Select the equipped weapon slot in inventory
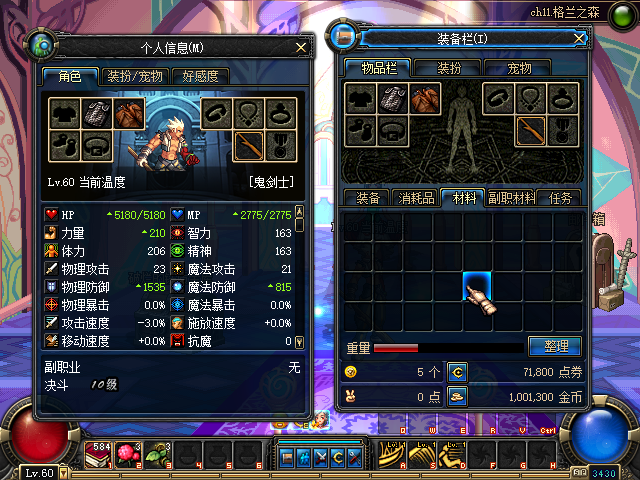This screenshot has height=480, width=640. (x=530, y=130)
